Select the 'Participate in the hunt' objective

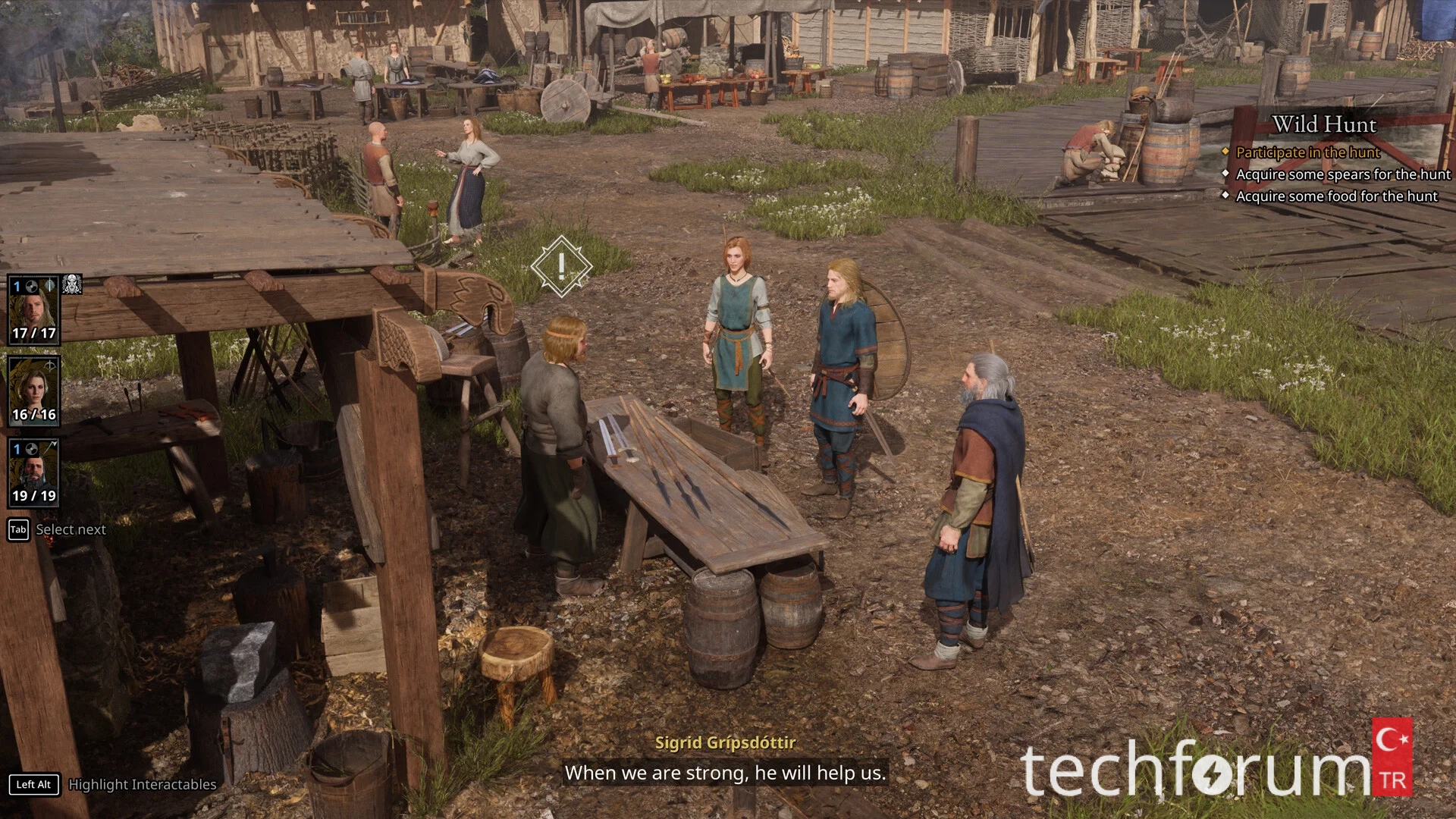click(1307, 152)
